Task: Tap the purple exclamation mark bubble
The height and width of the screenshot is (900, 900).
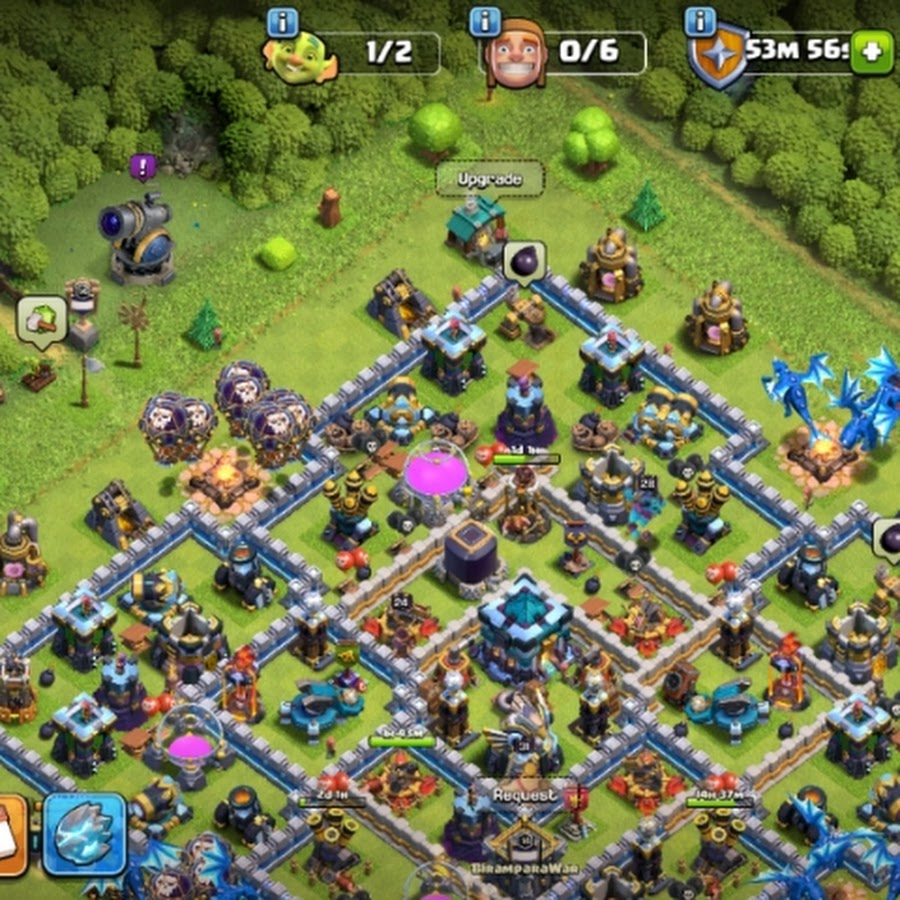Action: point(144,167)
